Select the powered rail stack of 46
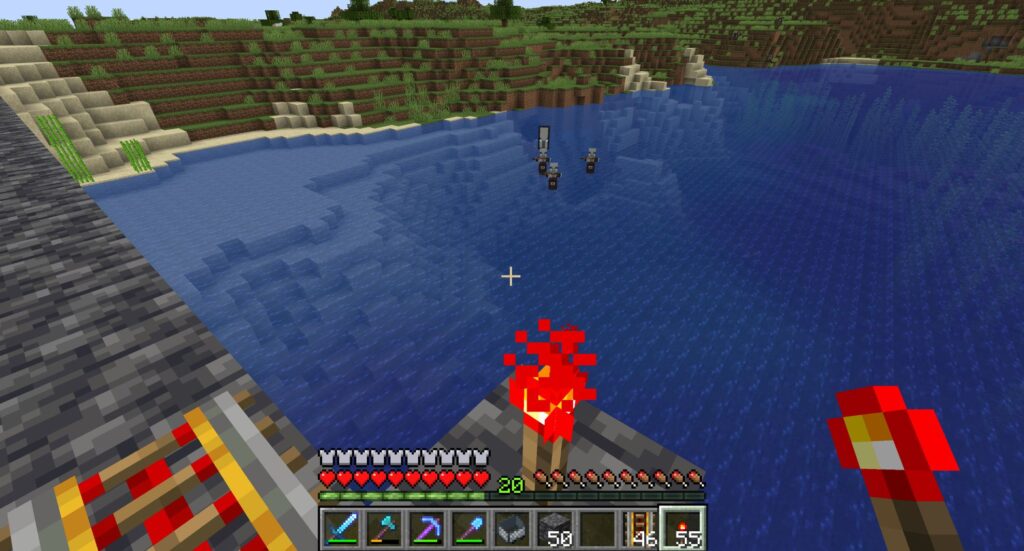Image resolution: width=1024 pixels, height=551 pixels. point(642,527)
